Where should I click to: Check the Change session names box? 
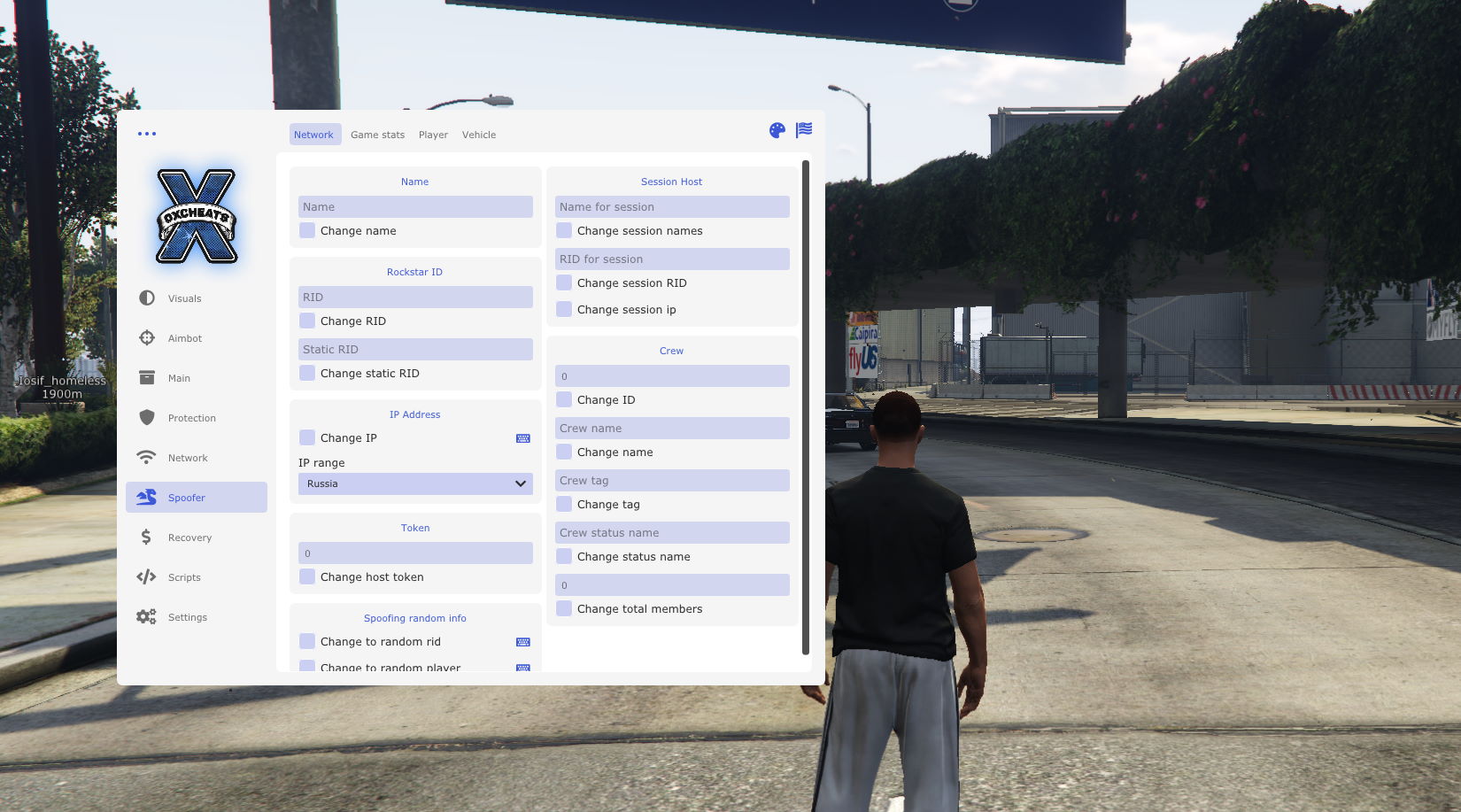tap(564, 230)
